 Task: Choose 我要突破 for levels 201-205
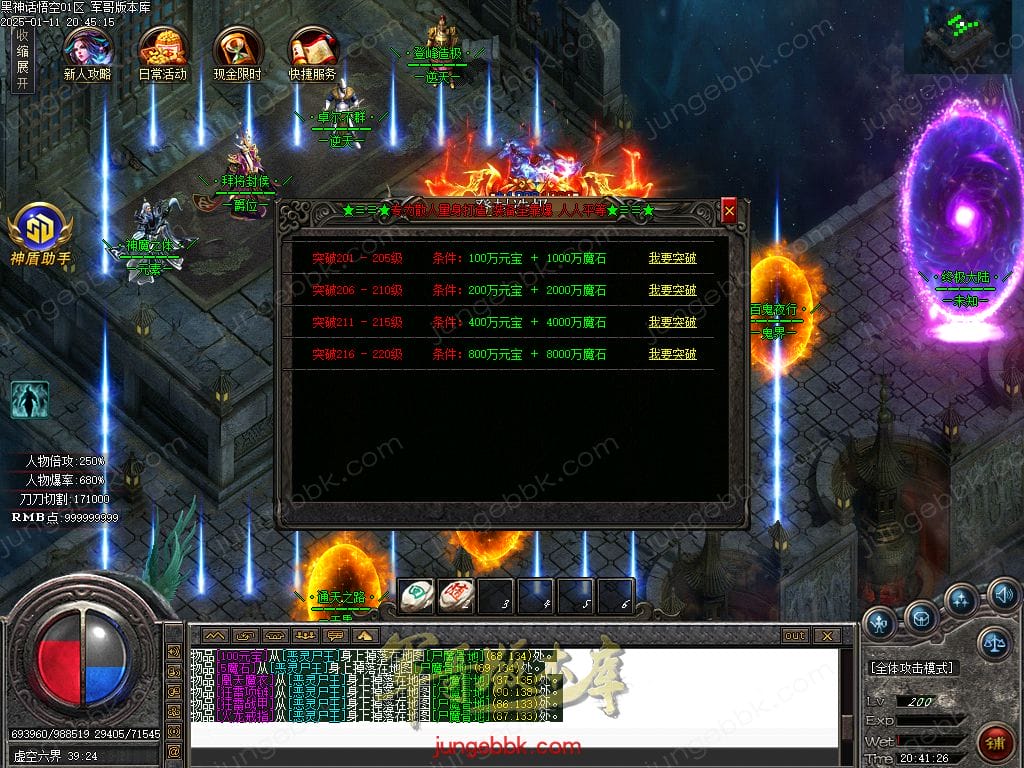[x=672, y=258]
